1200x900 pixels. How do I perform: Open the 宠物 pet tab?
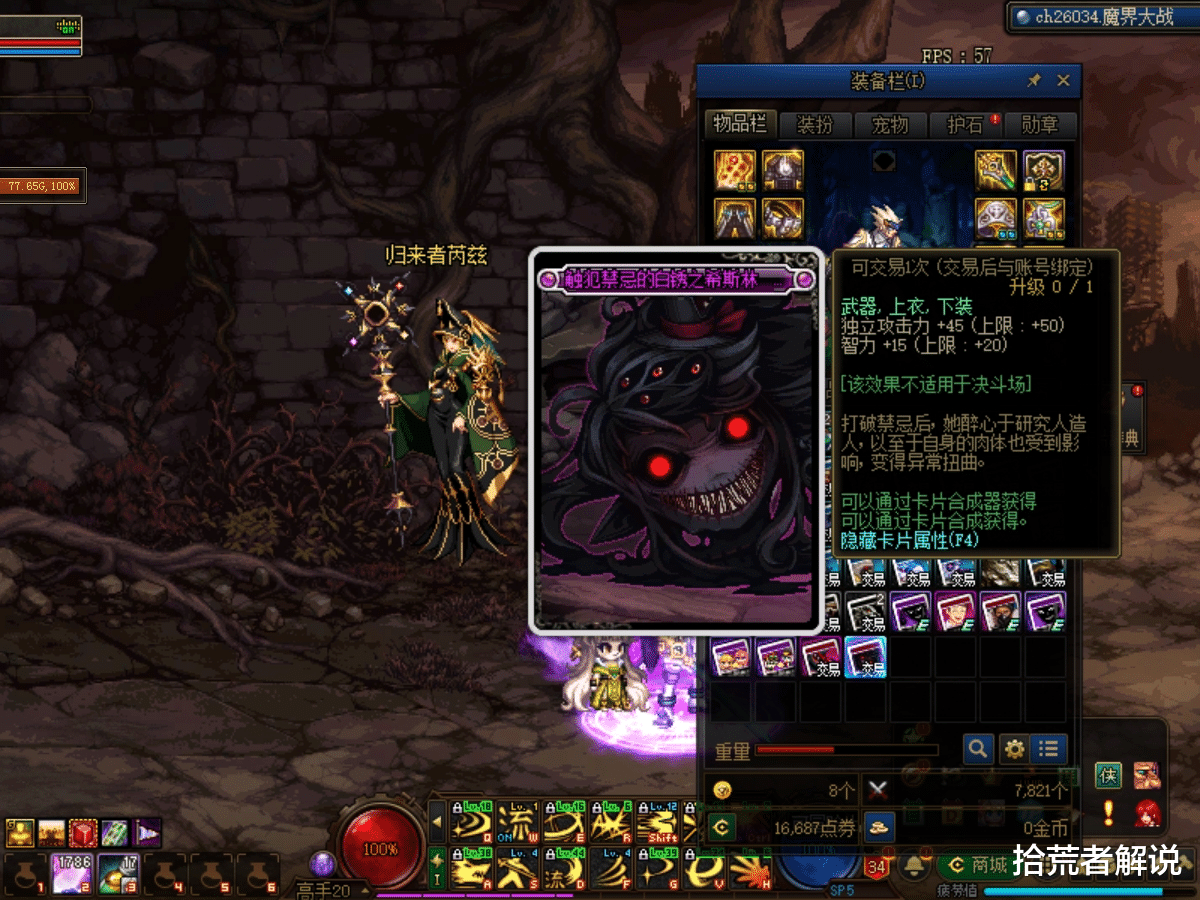890,125
